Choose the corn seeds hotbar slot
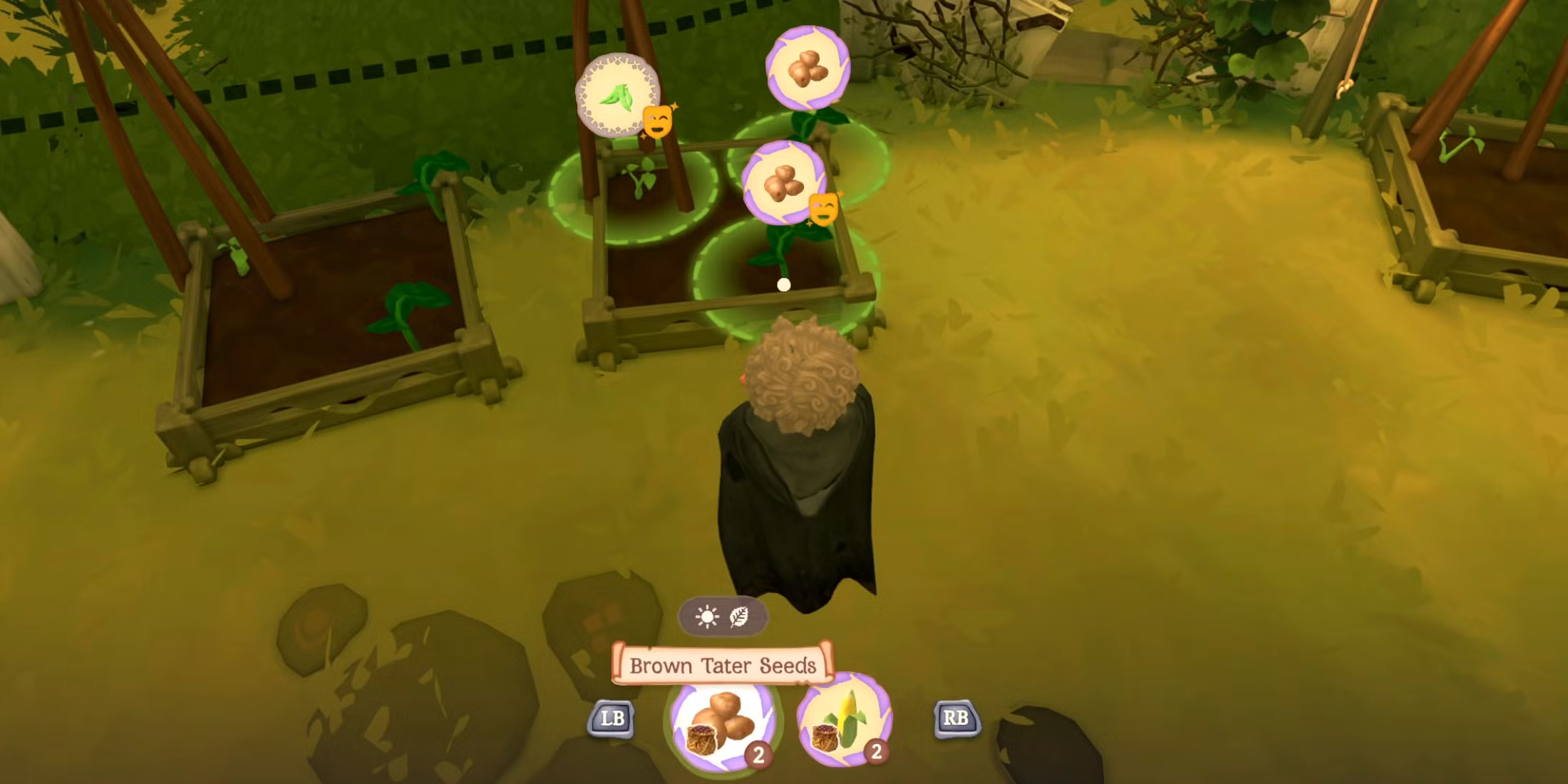The image size is (1568, 784). (x=844, y=720)
